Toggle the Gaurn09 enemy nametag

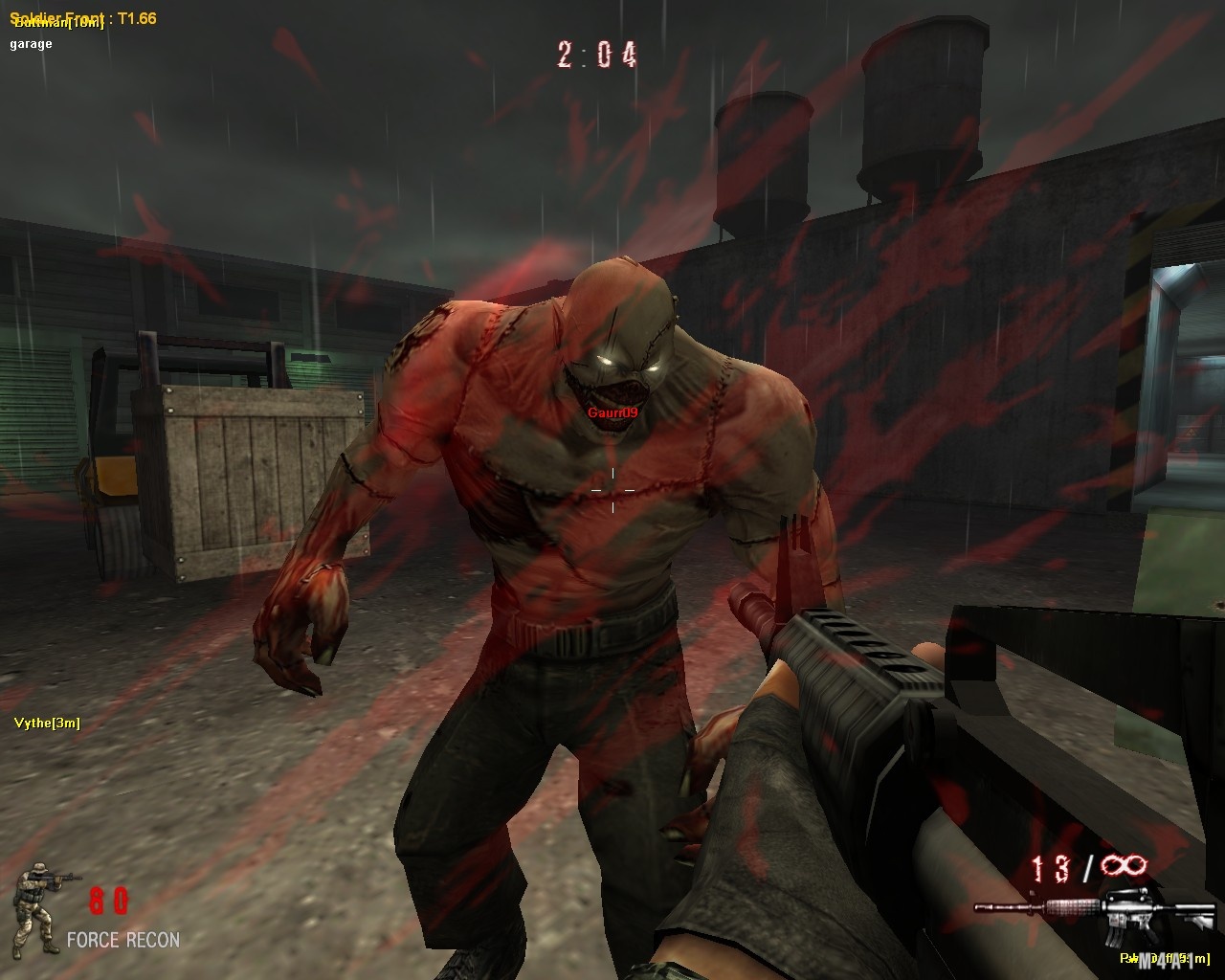coord(613,412)
